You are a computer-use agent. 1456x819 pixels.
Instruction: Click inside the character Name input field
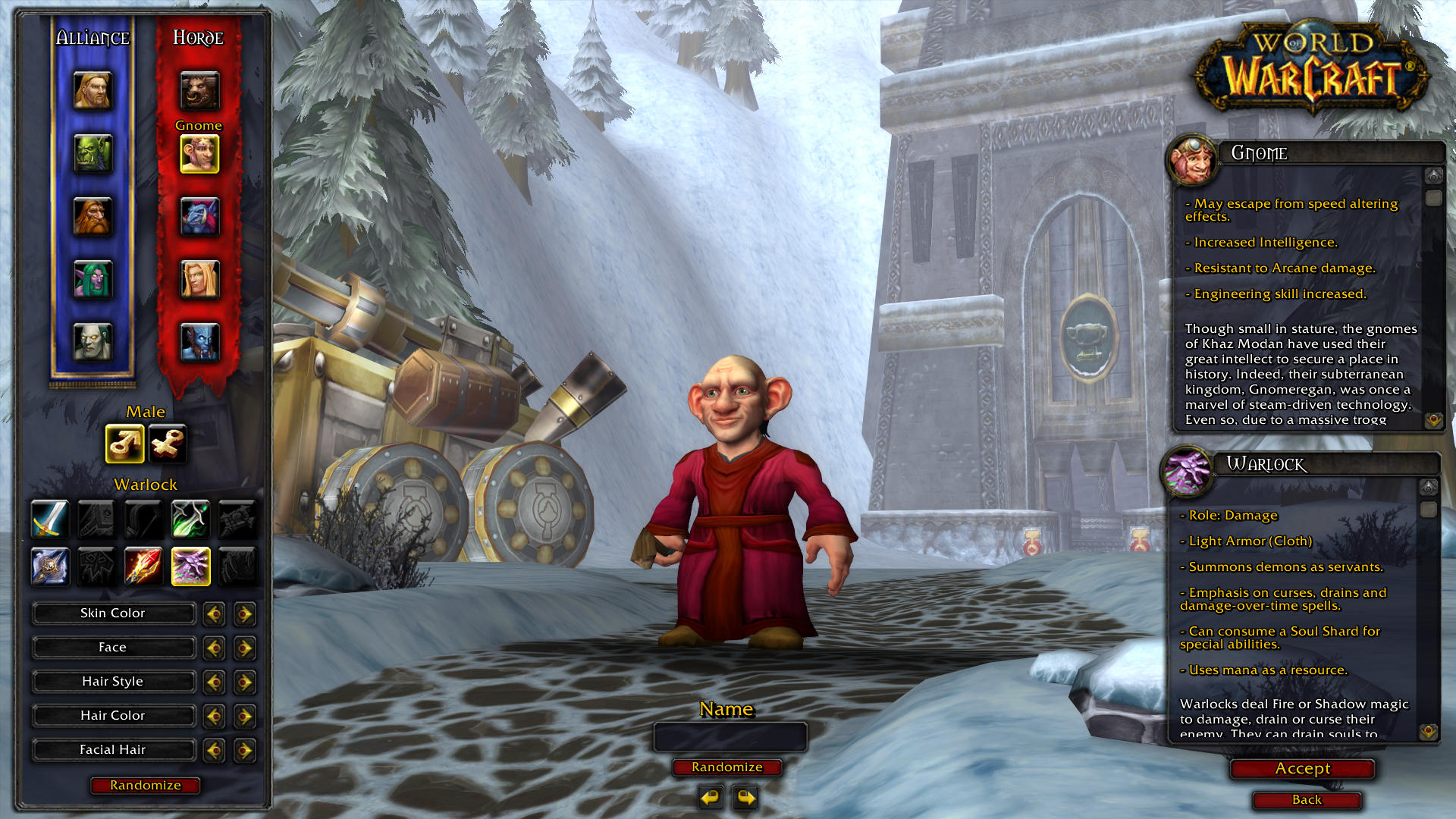(730, 736)
